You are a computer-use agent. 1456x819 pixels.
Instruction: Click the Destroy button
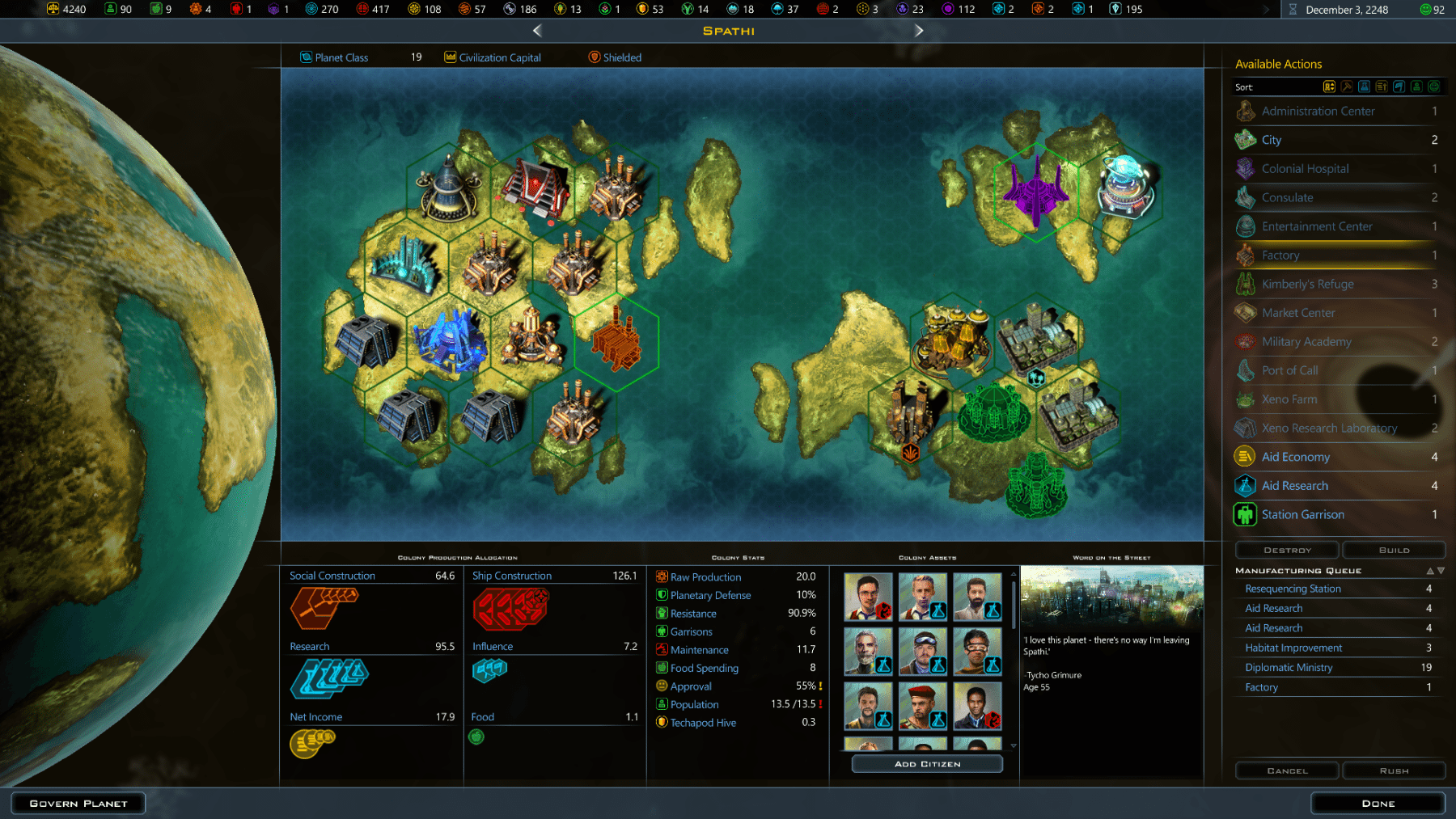1287,550
